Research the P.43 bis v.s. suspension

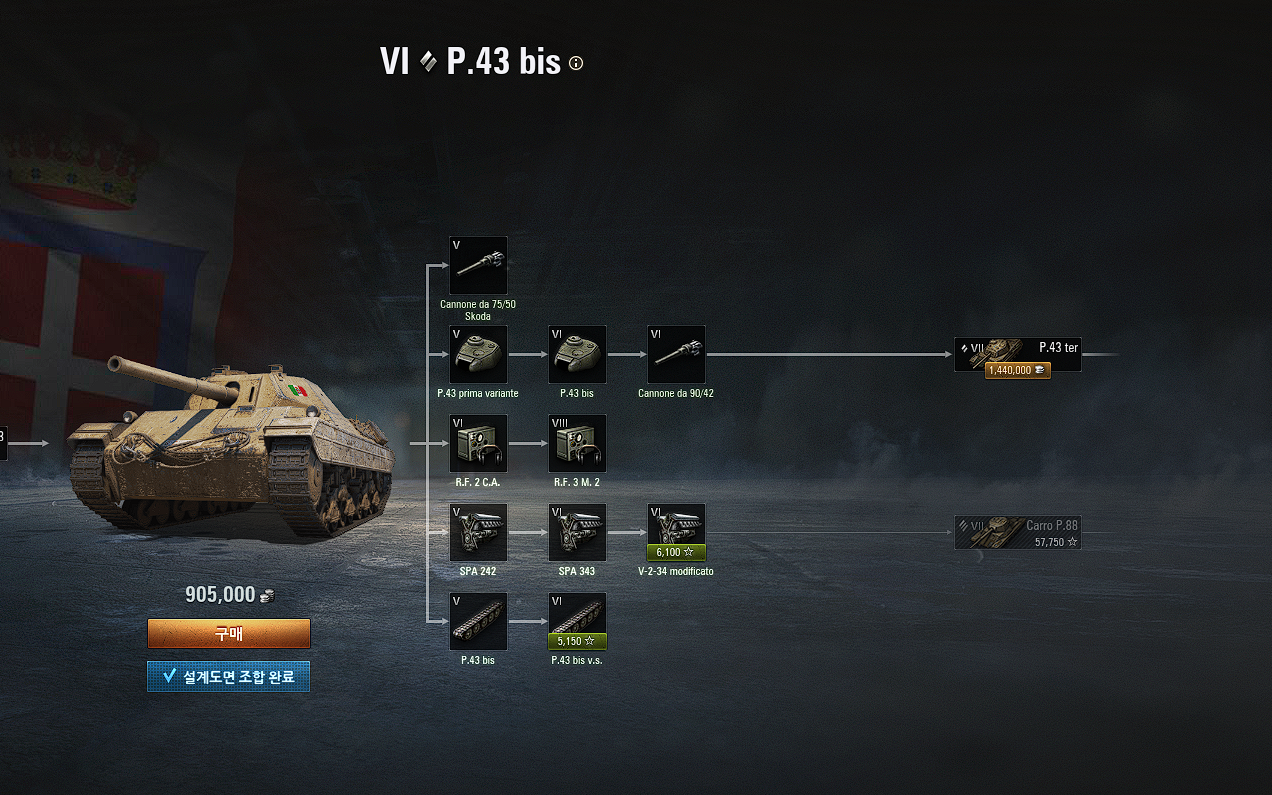(577, 621)
